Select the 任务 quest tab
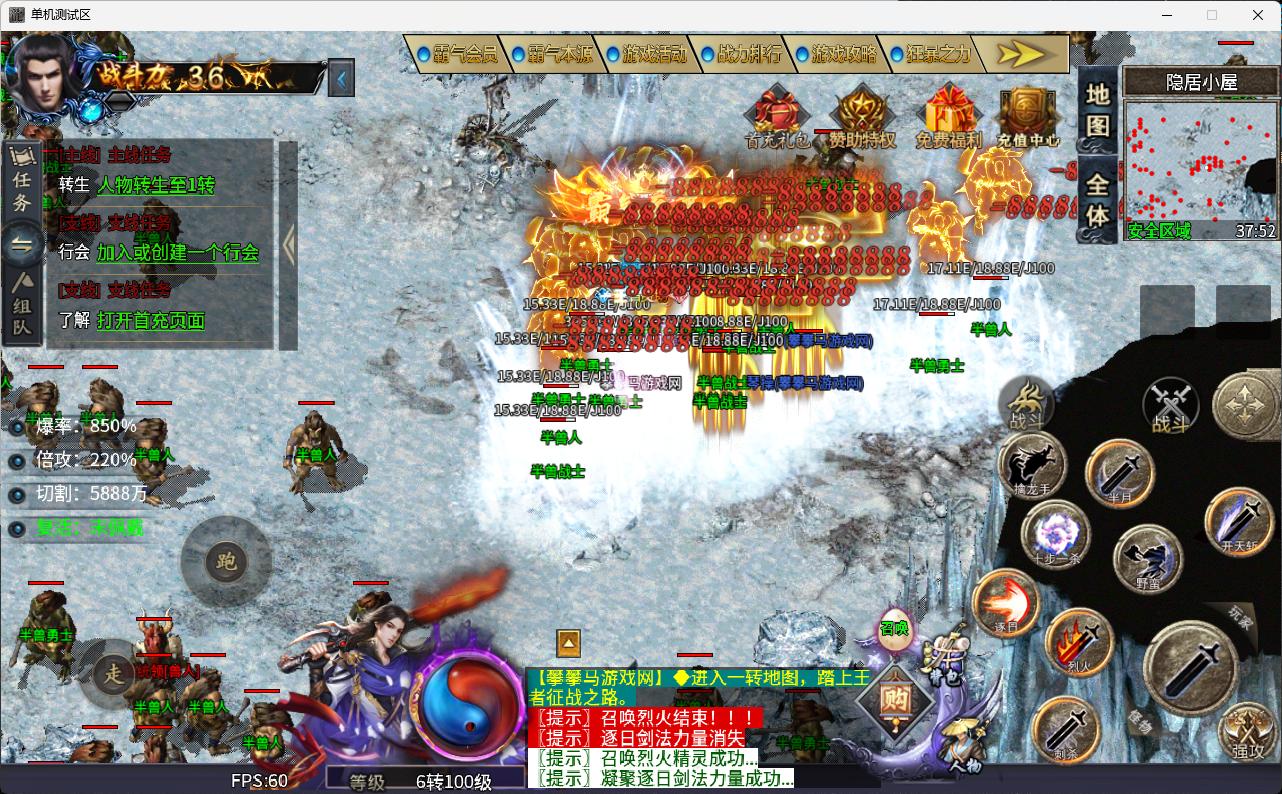Image resolution: width=1282 pixels, height=794 pixels. tap(22, 180)
